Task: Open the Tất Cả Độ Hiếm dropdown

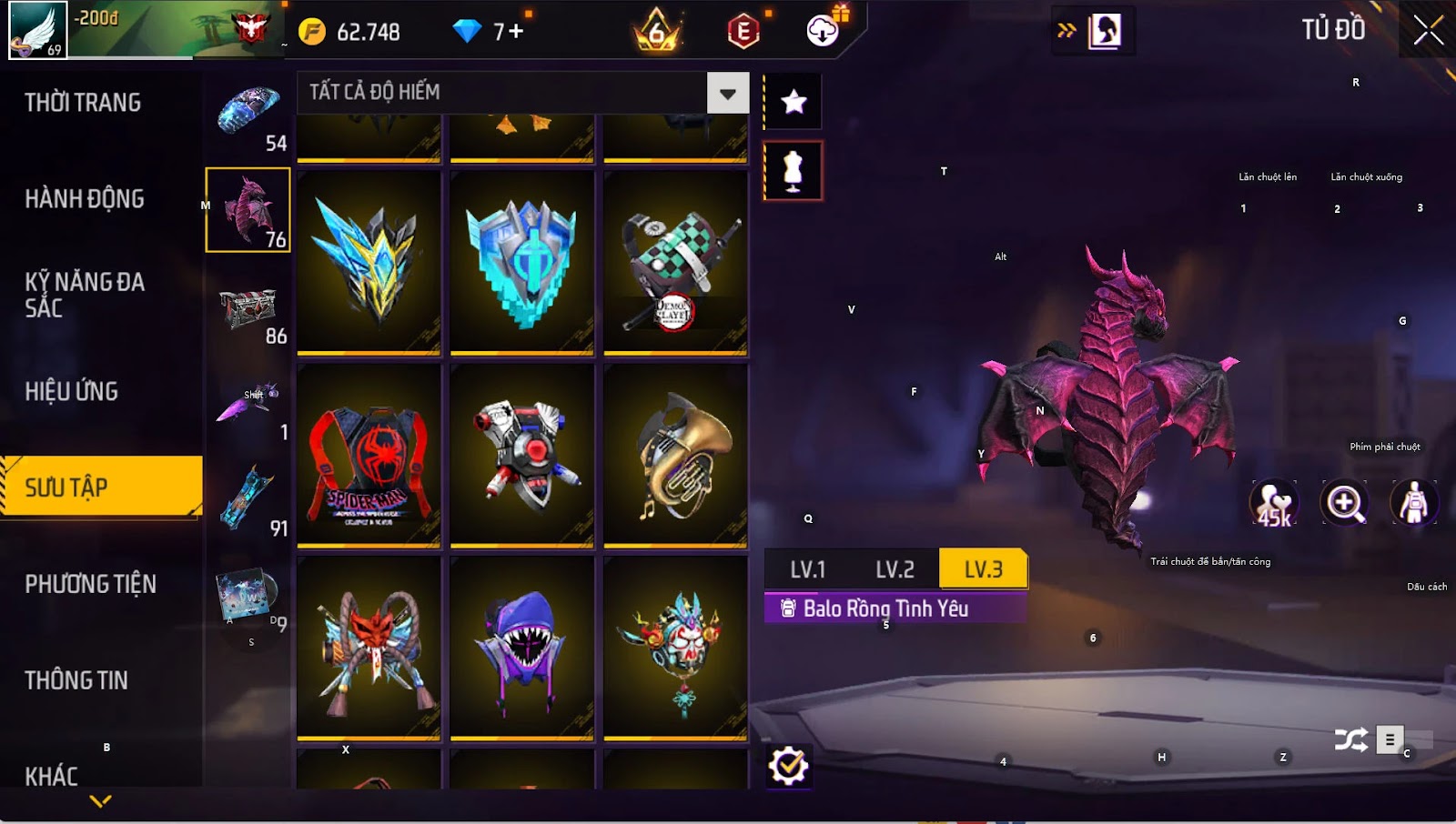Action: click(x=727, y=93)
